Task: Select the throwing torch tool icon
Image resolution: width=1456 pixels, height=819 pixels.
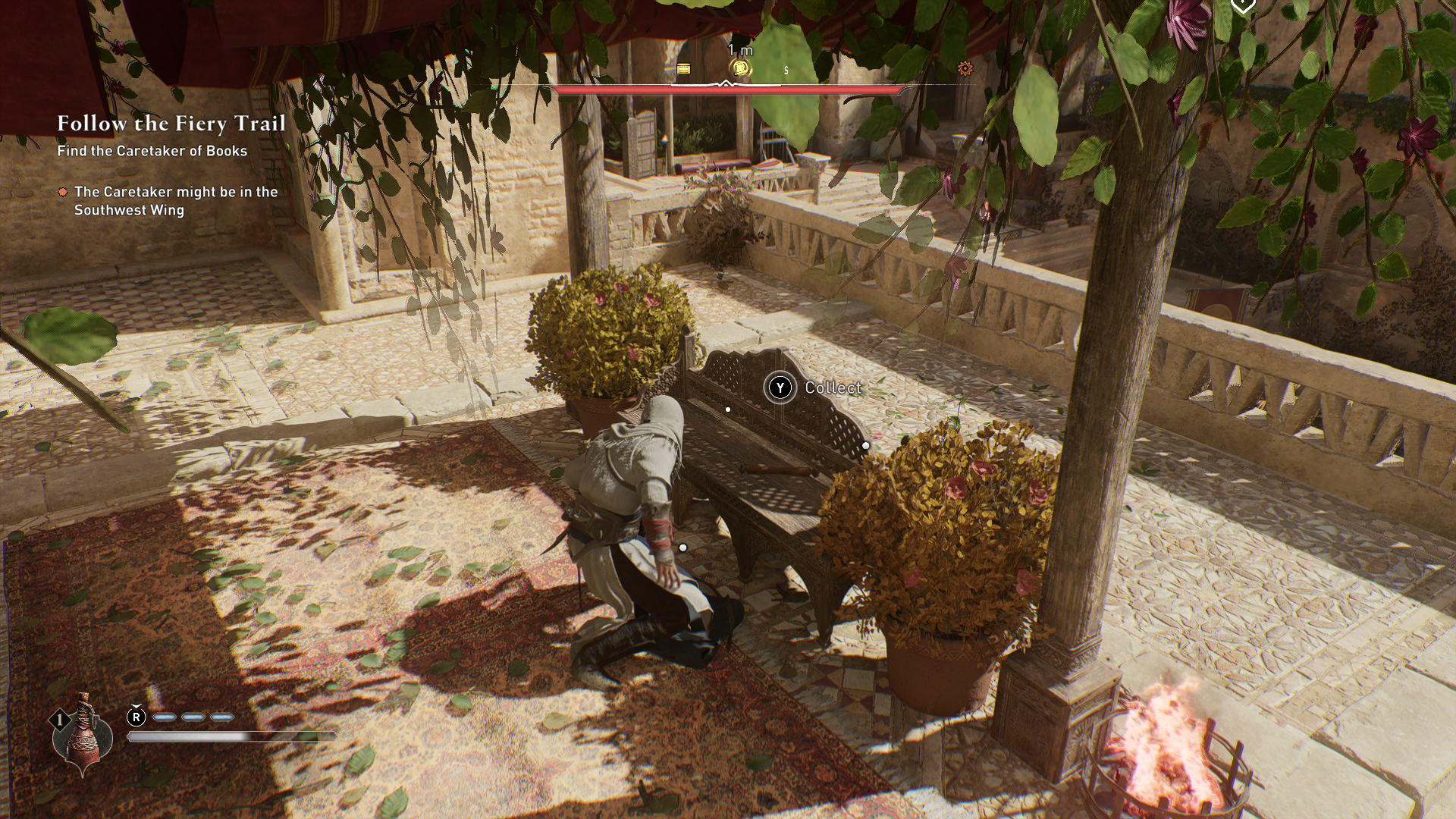Action: pyautogui.click(x=82, y=736)
